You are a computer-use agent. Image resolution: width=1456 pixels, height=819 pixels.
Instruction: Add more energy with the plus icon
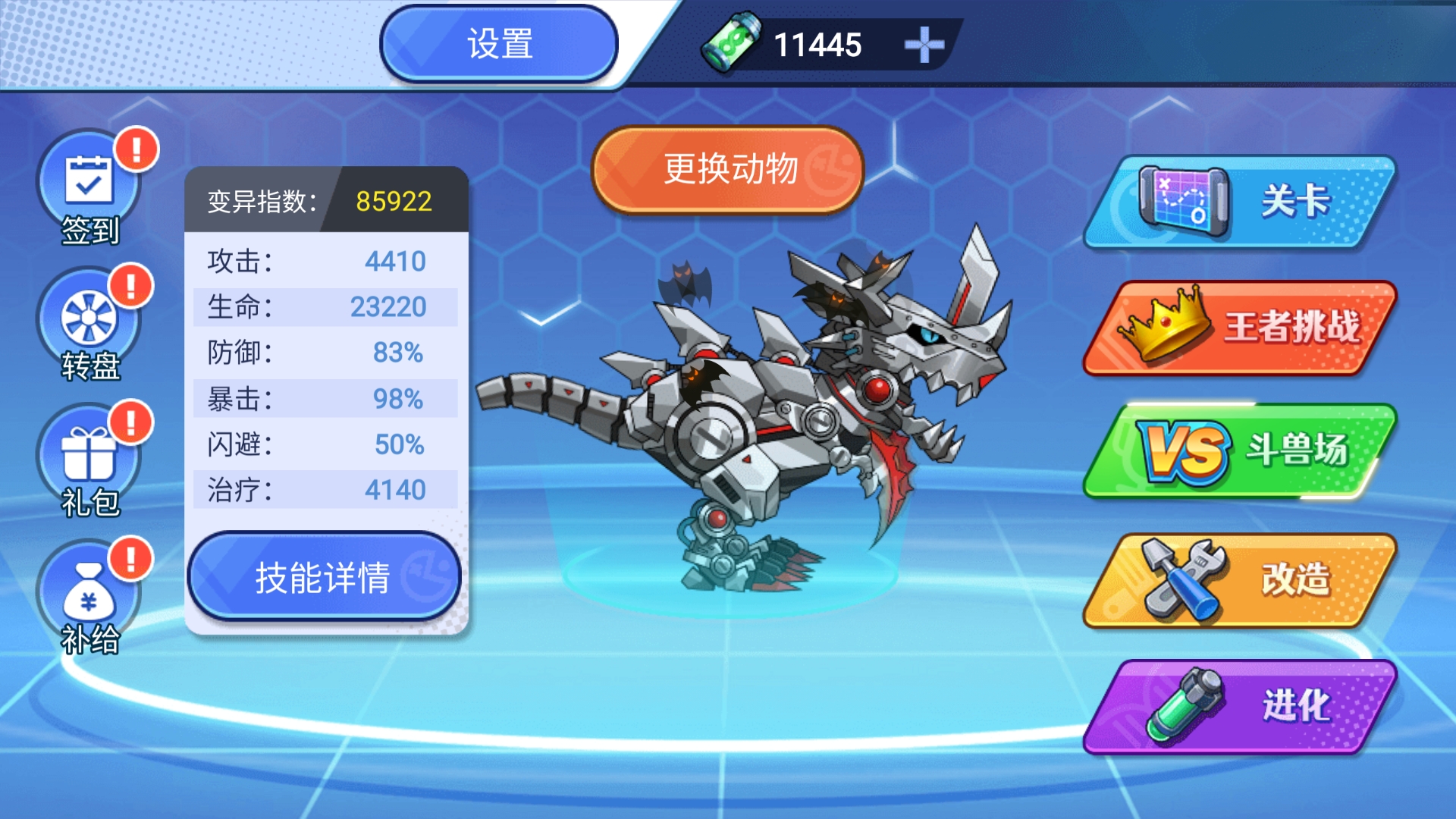pyautogui.click(x=924, y=45)
